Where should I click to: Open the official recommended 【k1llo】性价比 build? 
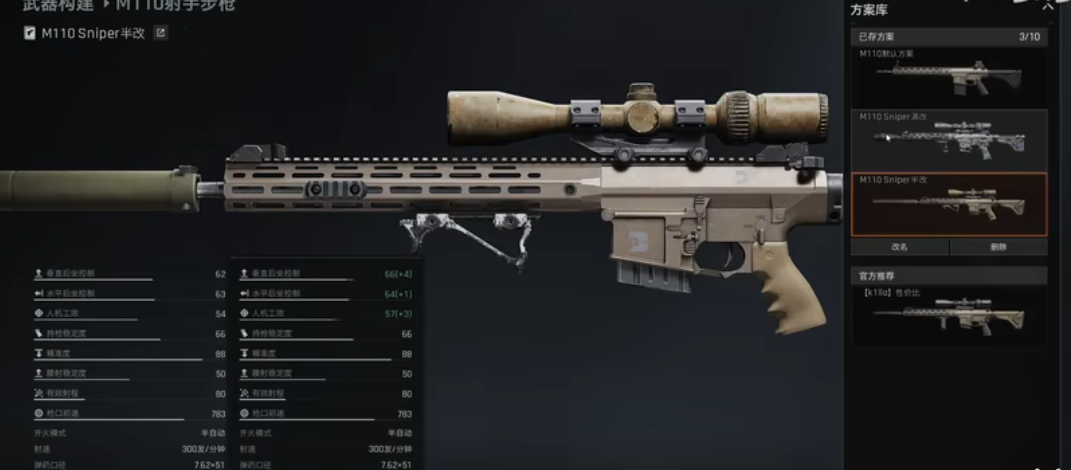[948, 313]
